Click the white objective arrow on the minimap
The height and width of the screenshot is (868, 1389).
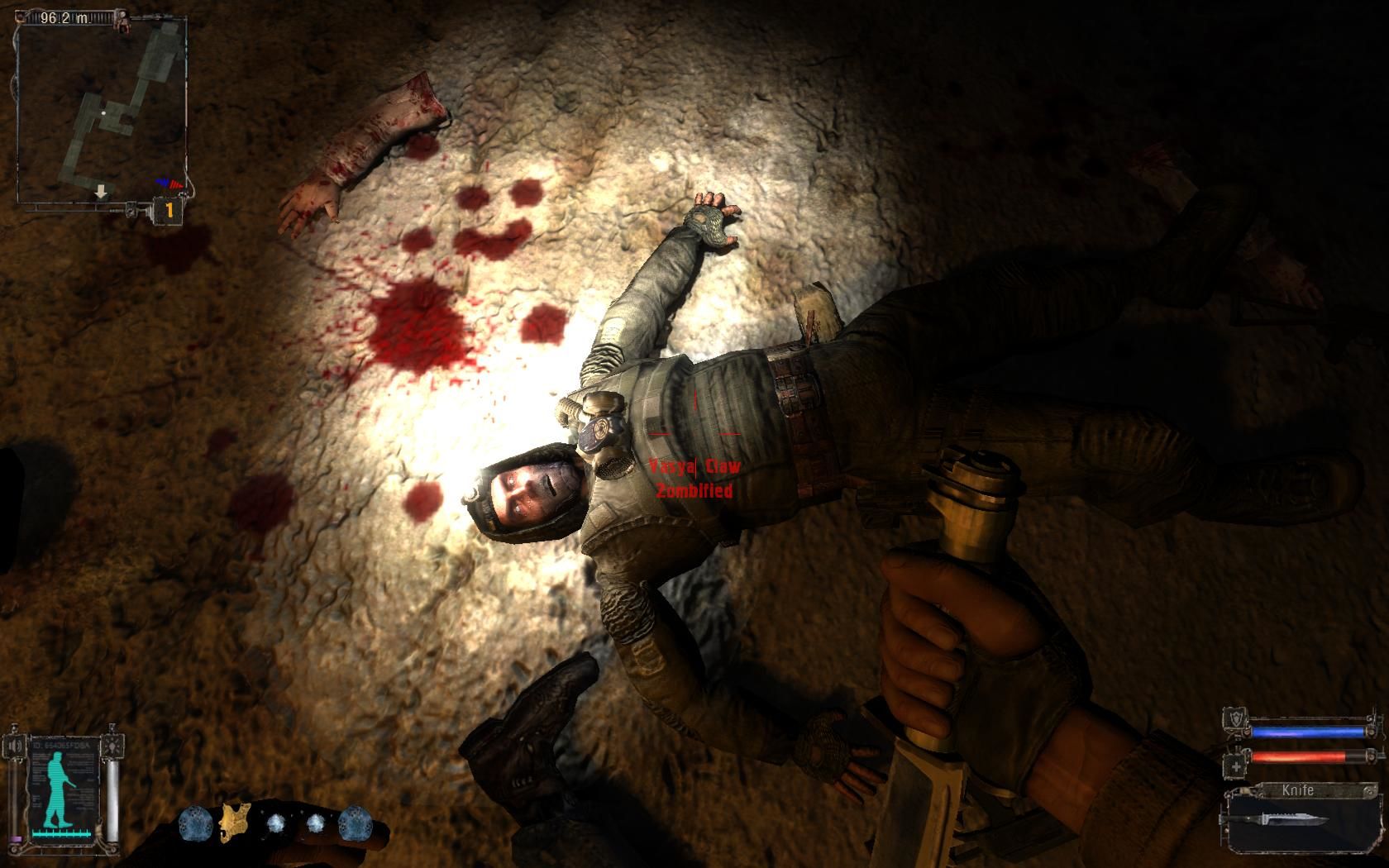pyautogui.click(x=101, y=192)
